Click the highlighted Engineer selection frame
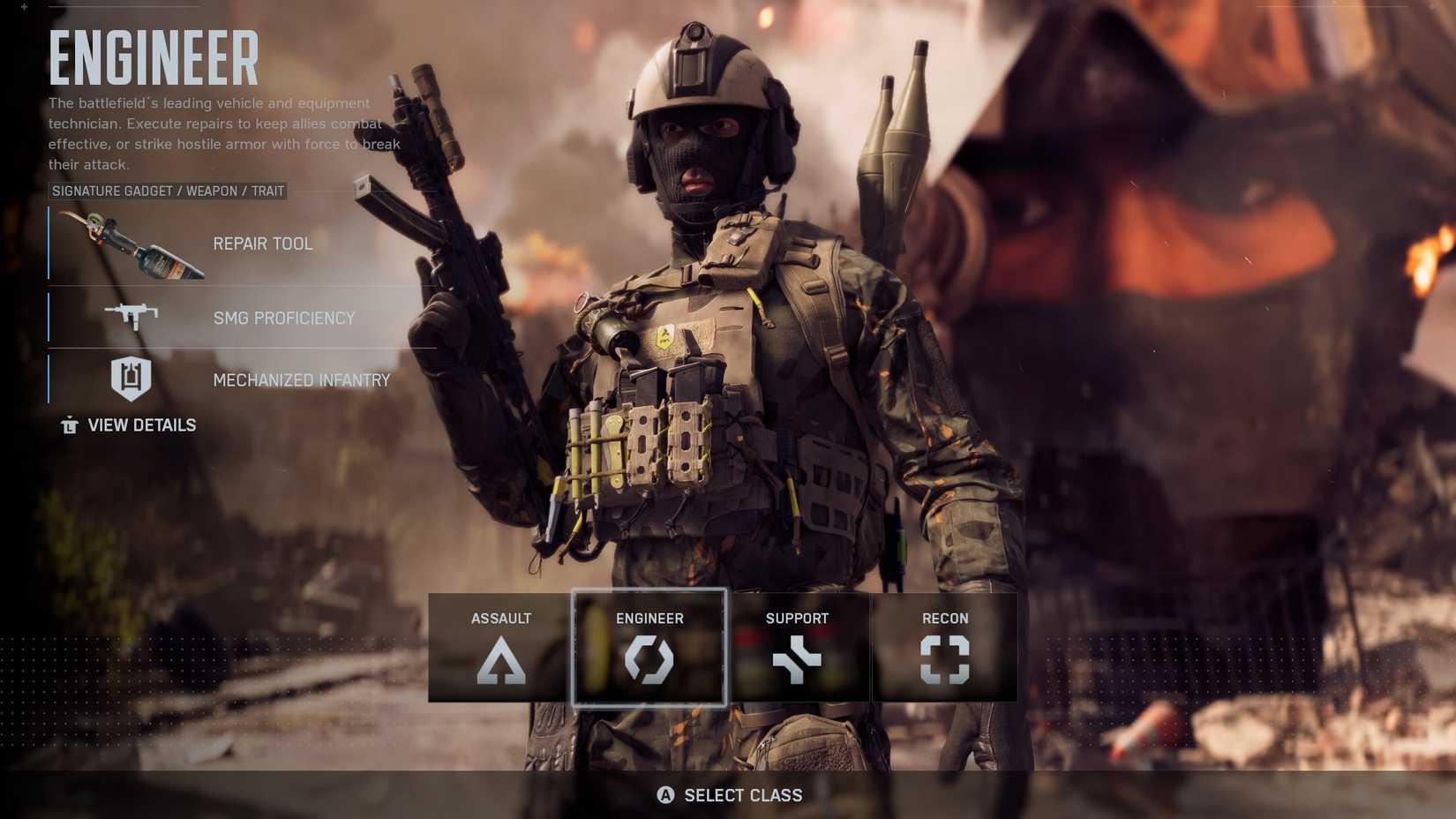This screenshot has width=1456, height=819. tap(649, 647)
